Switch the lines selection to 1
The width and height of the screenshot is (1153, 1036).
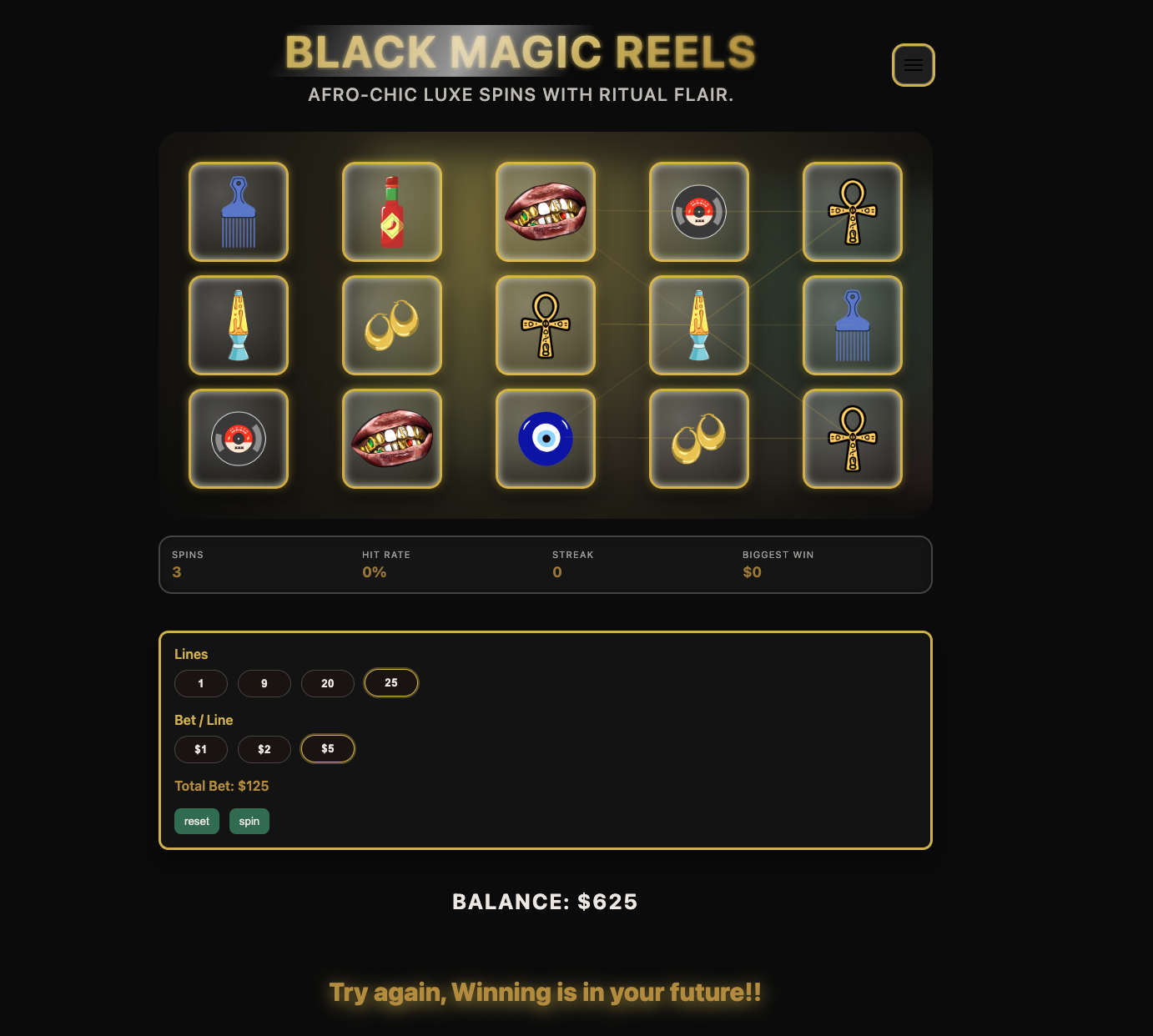coord(201,683)
